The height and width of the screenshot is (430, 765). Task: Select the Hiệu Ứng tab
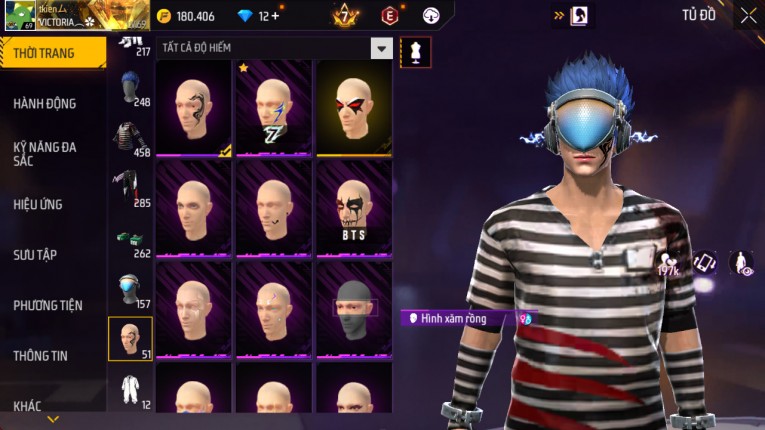(38, 204)
